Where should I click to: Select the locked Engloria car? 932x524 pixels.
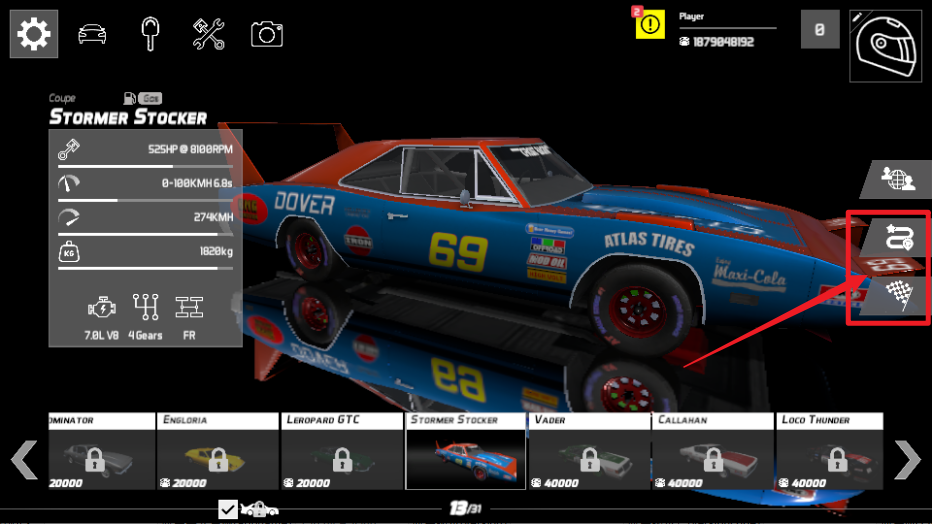(x=218, y=451)
